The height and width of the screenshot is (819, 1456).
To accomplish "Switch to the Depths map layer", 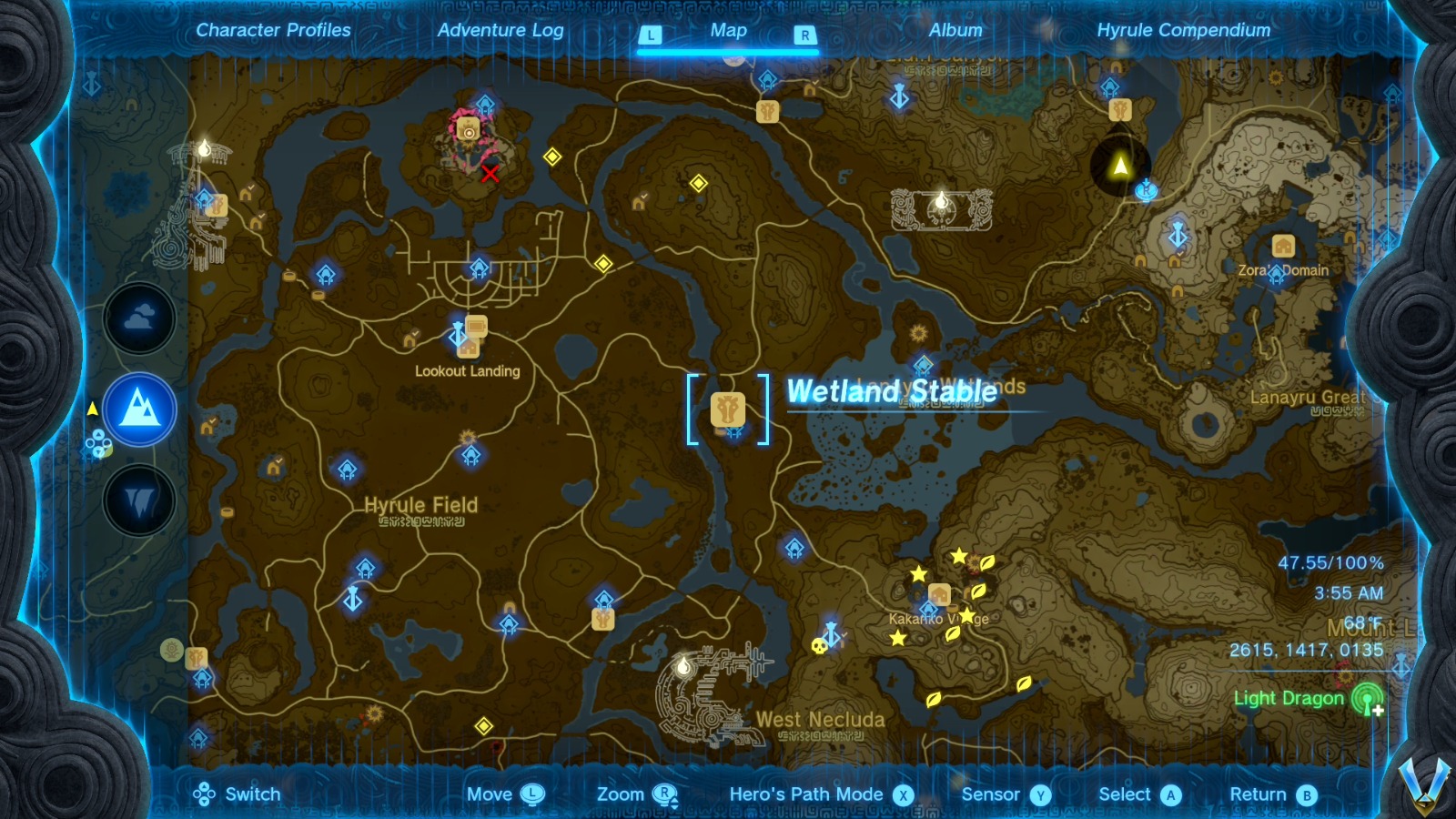I will coord(139,498).
